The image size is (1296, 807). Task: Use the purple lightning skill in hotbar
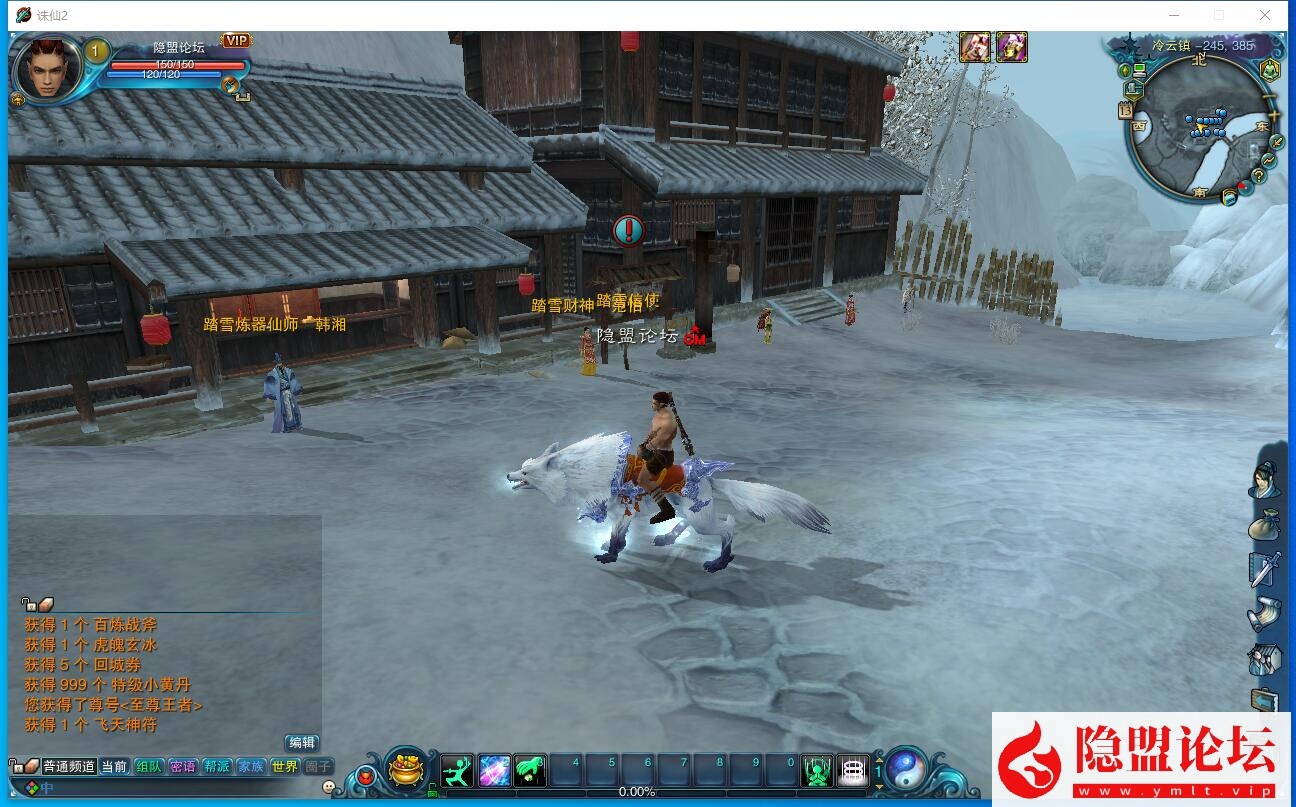(x=494, y=770)
